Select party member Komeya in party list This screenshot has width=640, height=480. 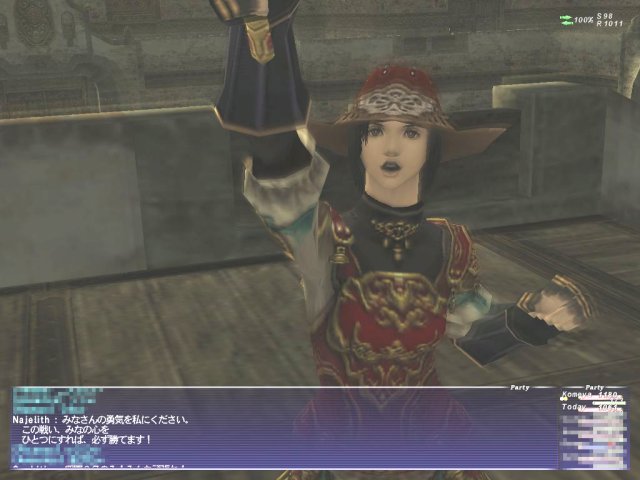pos(578,397)
